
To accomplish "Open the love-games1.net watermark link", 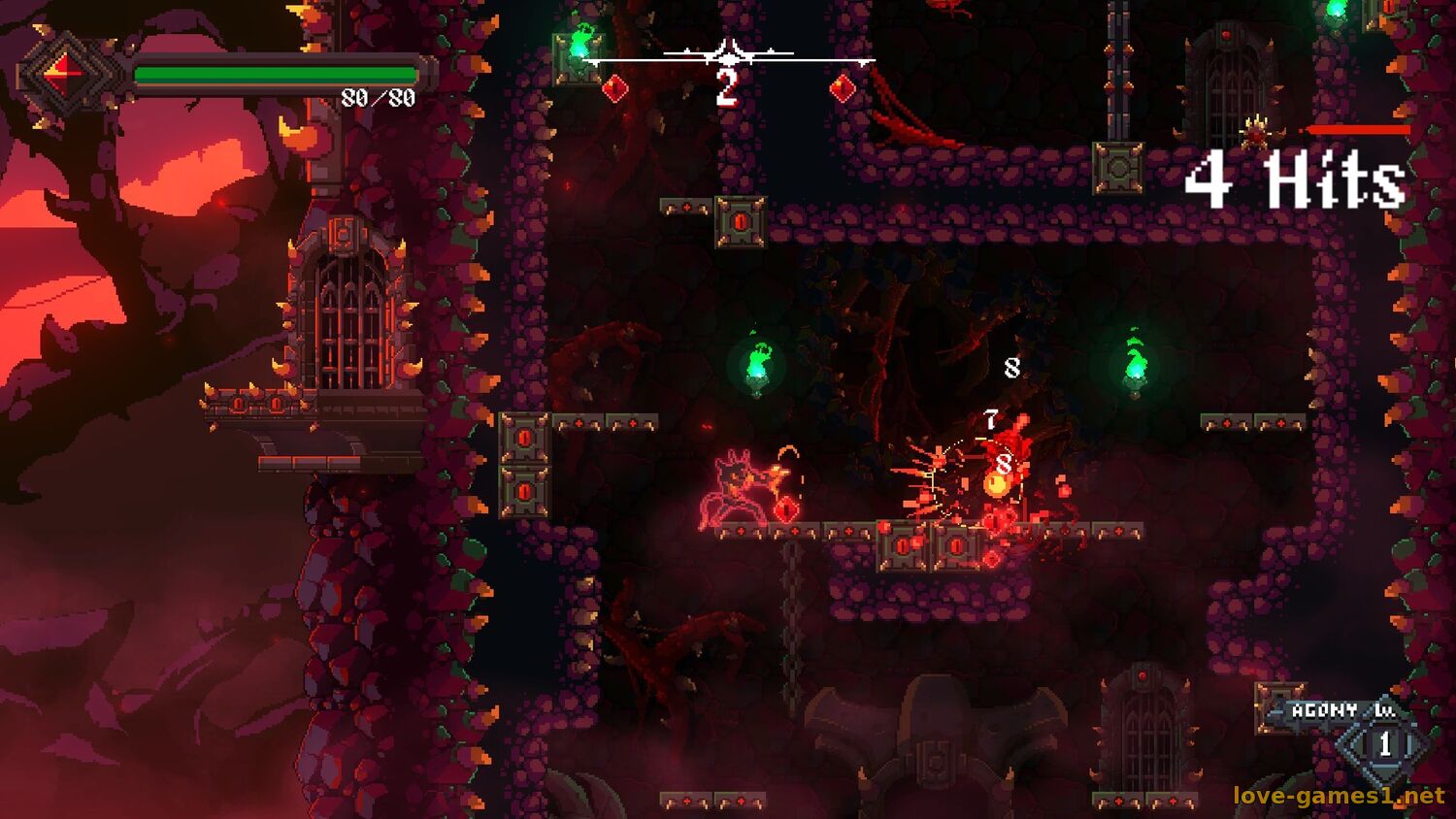I will pos(1339,796).
